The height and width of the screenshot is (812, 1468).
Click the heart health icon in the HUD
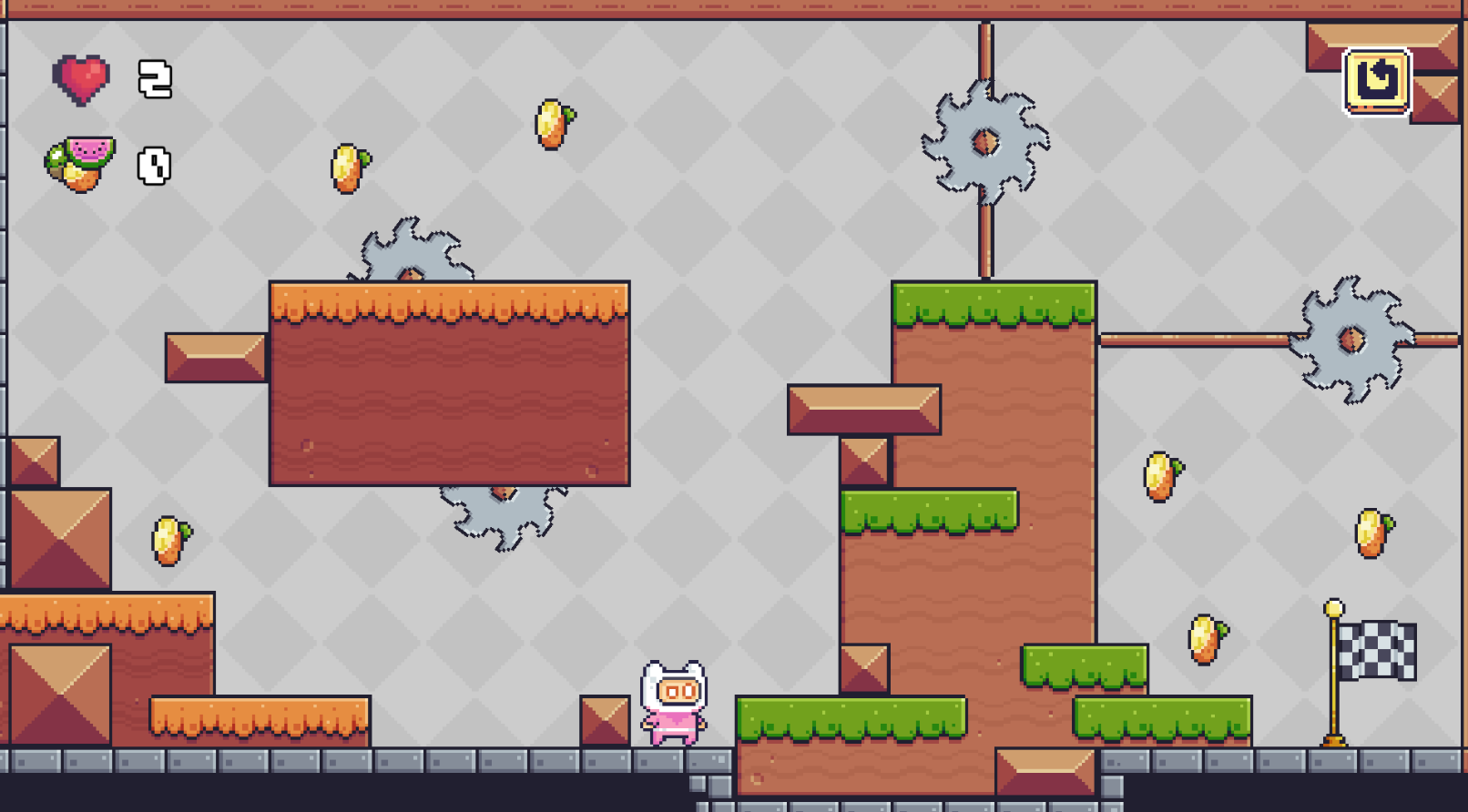(82, 76)
